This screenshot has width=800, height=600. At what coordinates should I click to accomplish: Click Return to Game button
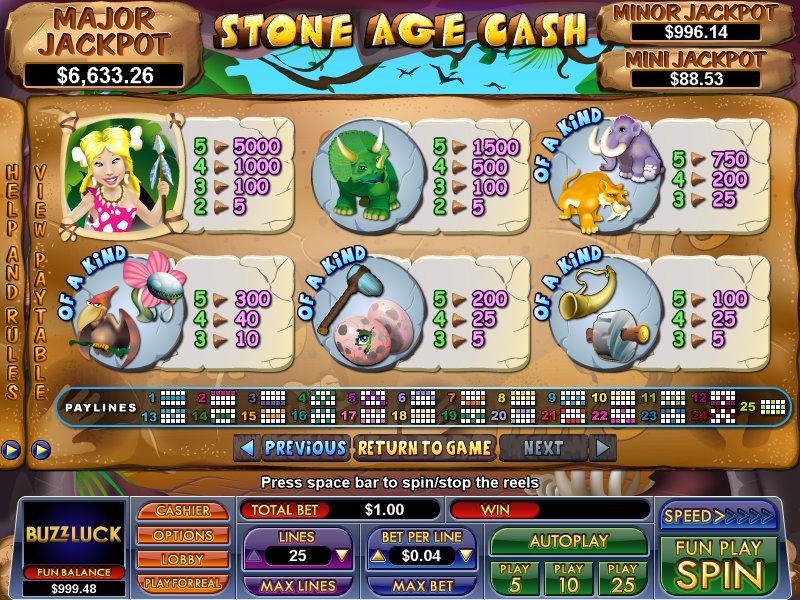[424, 448]
